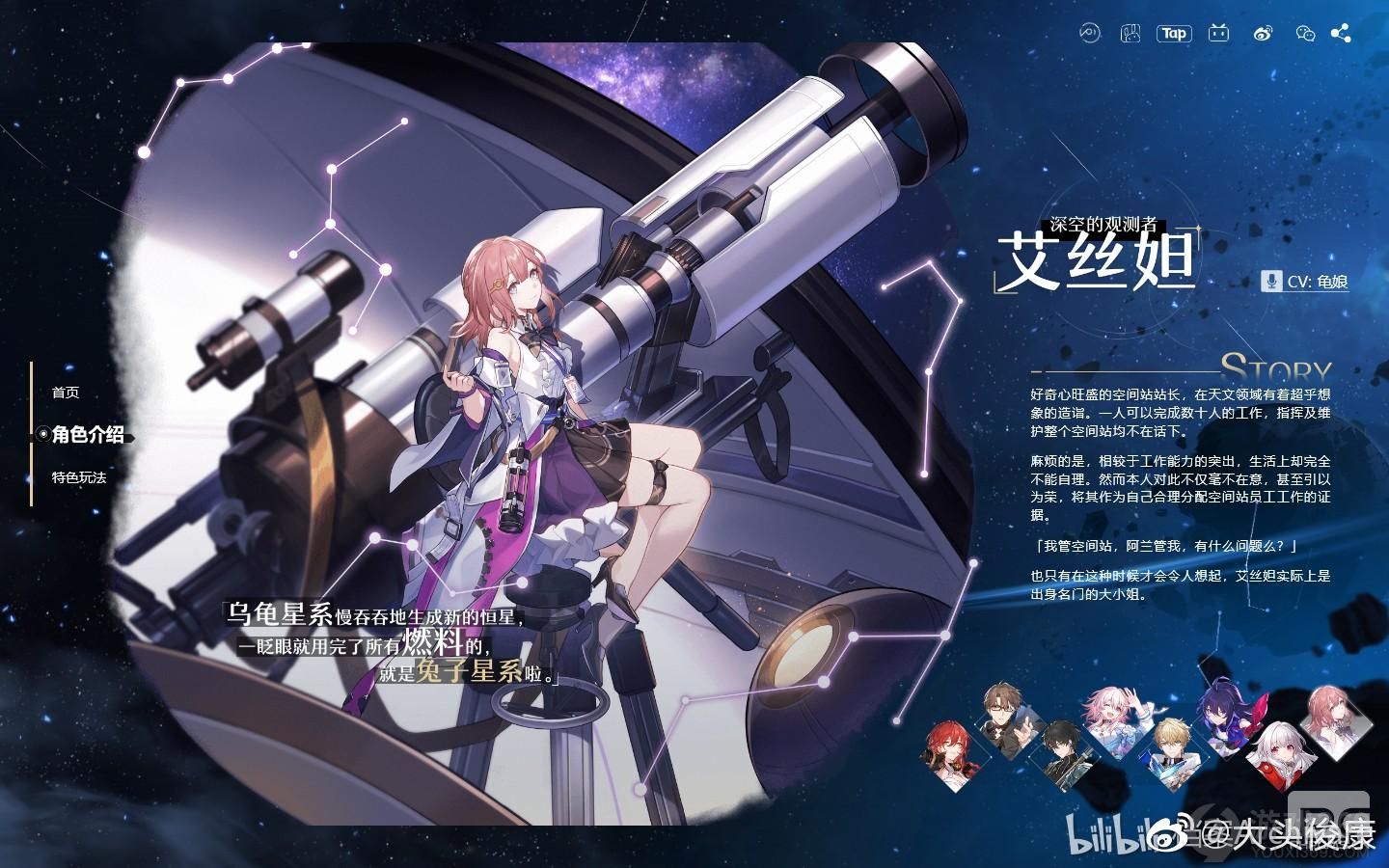1389x868 pixels.
Task: Click the microphone icon beside CV 龟娘
Action: (1271, 283)
